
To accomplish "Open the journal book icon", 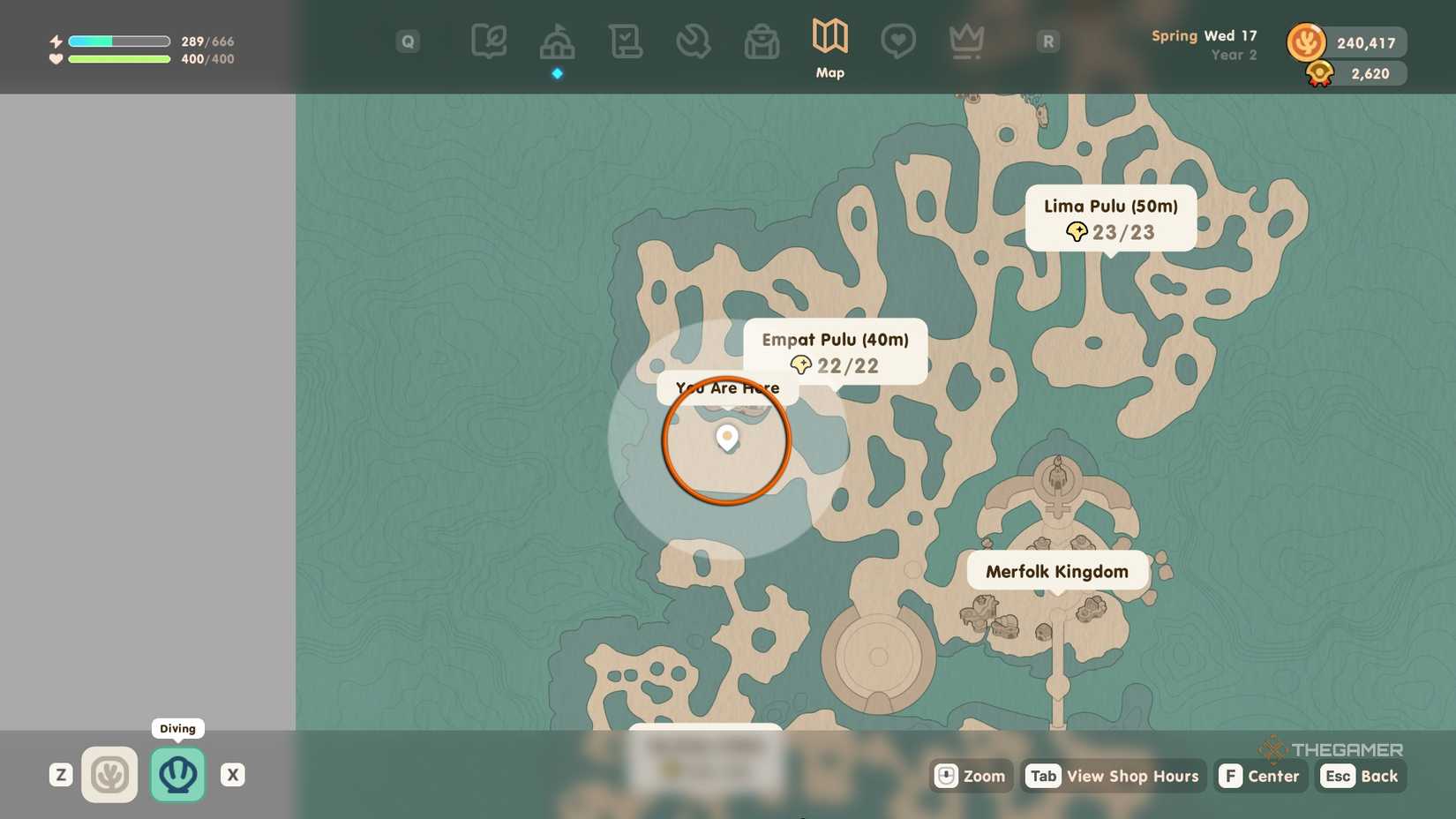I will tap(490, 40).
